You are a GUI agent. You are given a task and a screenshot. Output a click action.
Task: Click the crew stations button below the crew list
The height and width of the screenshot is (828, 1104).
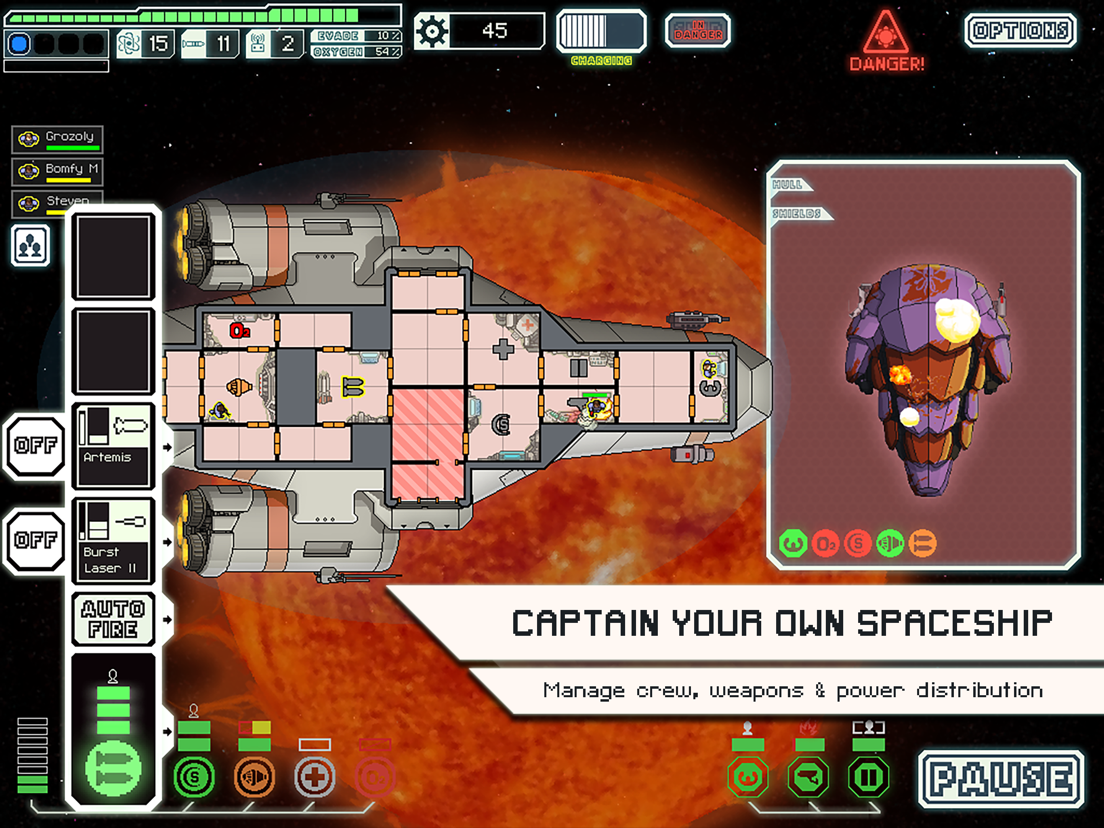(x=31, y=245)
